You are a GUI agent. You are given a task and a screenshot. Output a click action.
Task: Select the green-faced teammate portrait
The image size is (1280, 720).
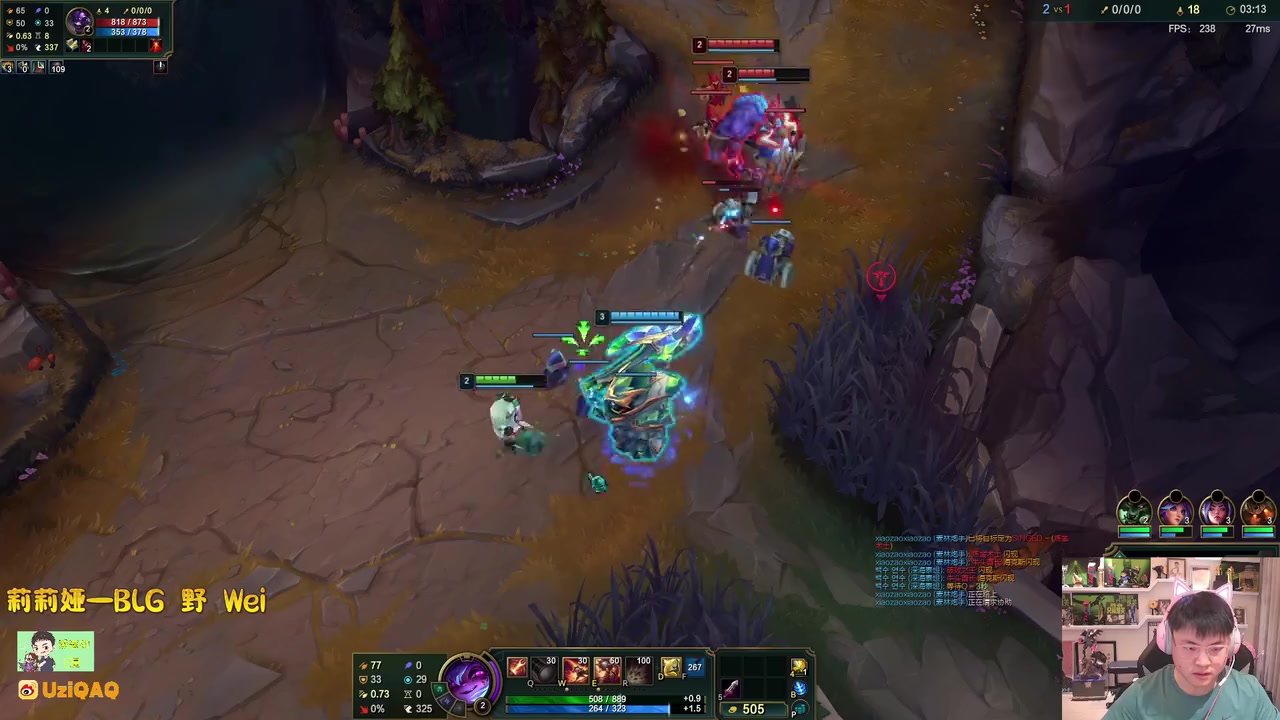tap(1134, 511)
